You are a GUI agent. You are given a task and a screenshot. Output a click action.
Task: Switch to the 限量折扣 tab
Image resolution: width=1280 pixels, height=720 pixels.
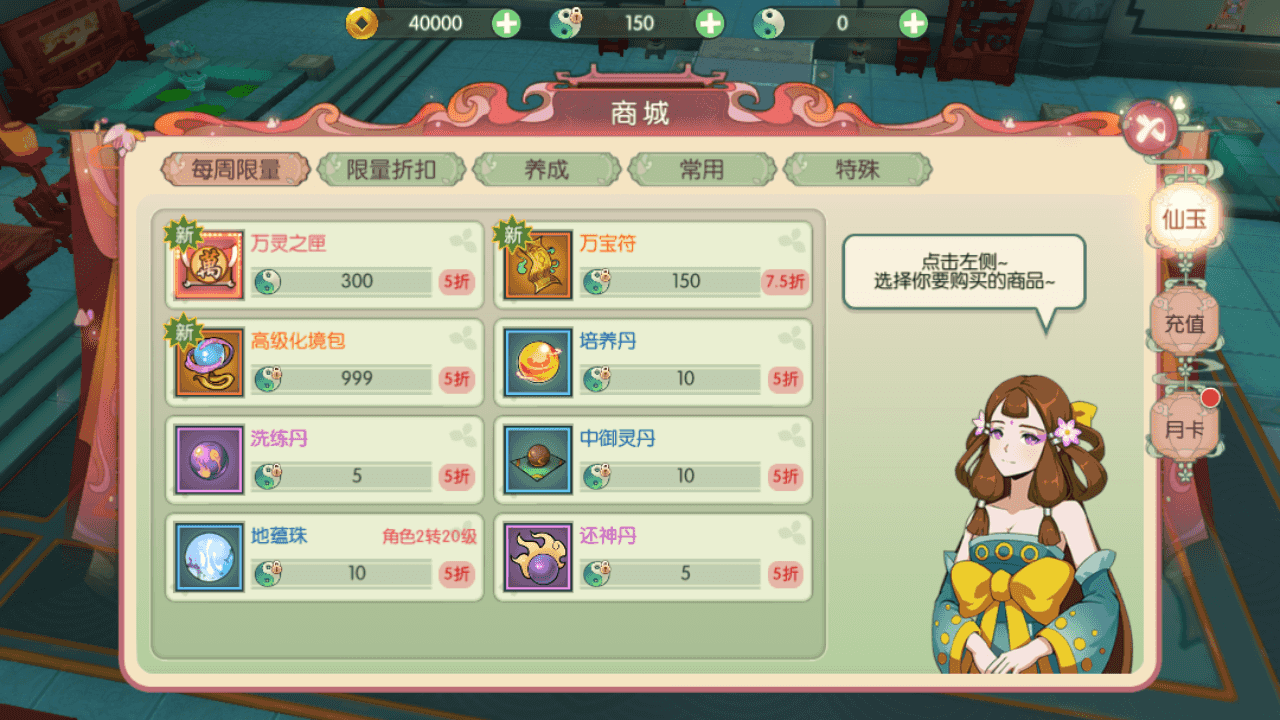click(390, 169)
